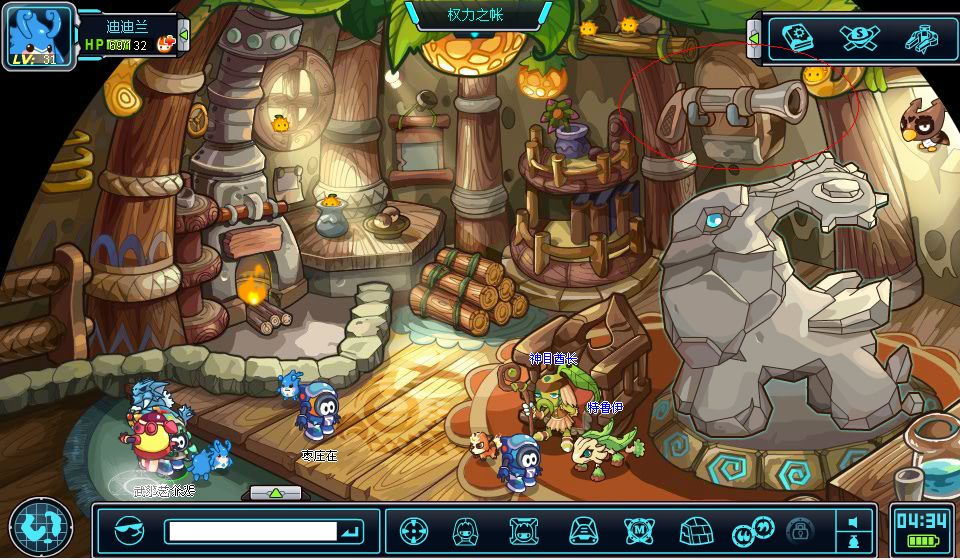Open the character avatar toolbar icon
This screenshot has height=560, width=960.
465,531
